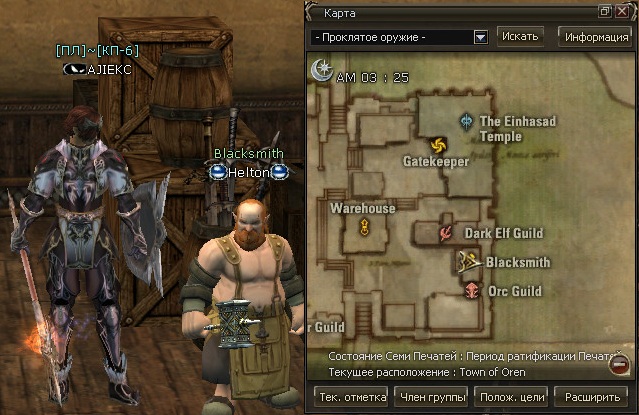Choose the Orc Guild map marker
The image size is (639, 415).
(471, 290)
